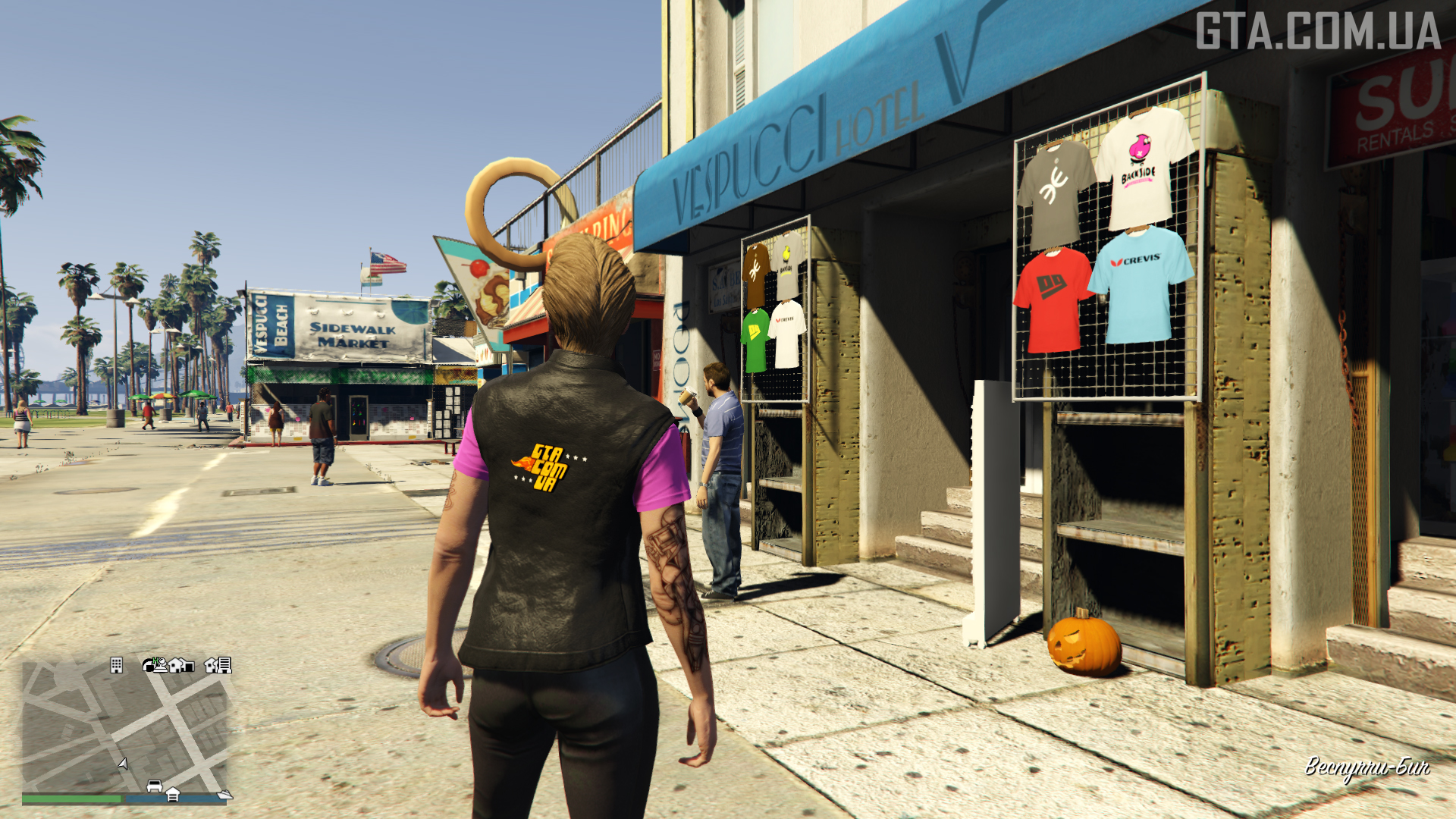Click the minimap in the corner

pos(126,726)
